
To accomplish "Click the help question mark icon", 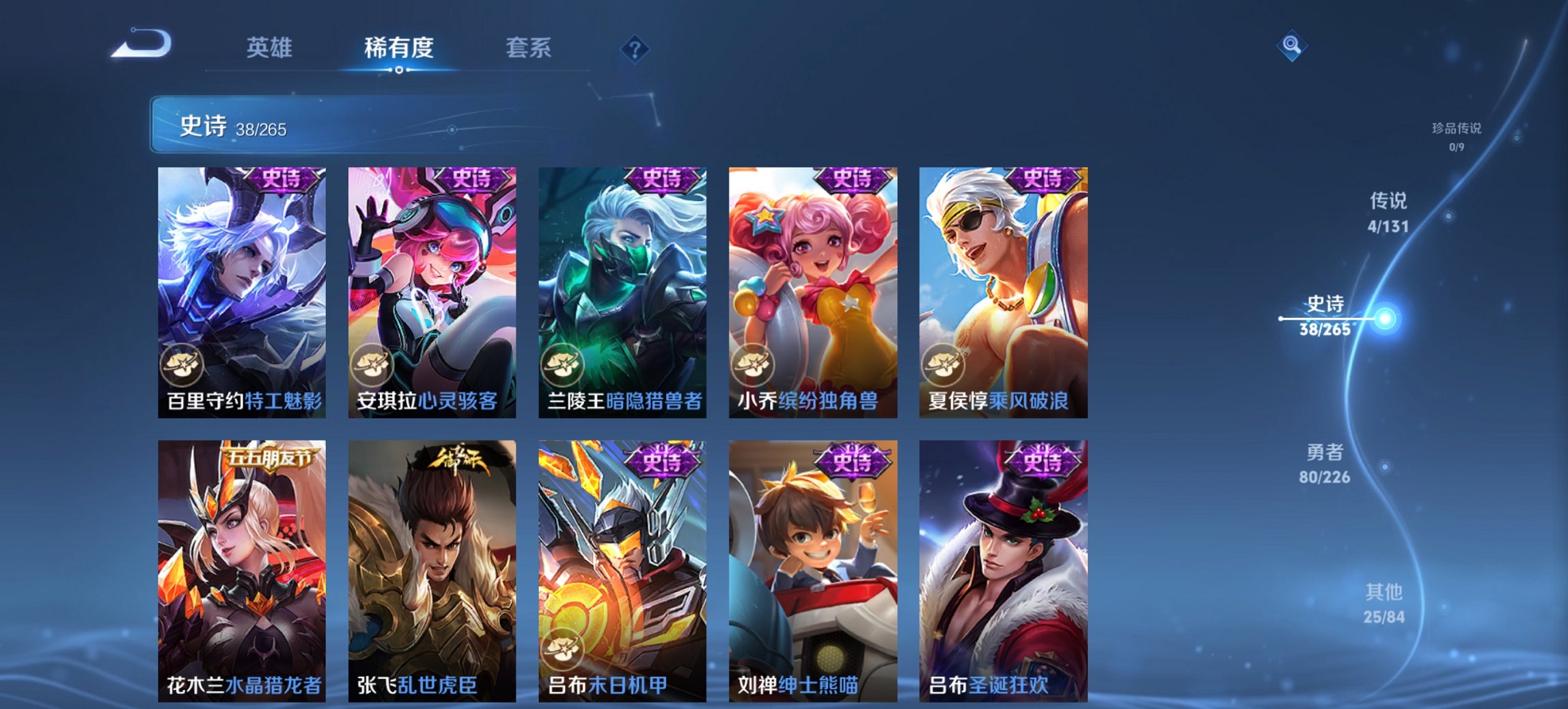I will click(x=635, y=49).
